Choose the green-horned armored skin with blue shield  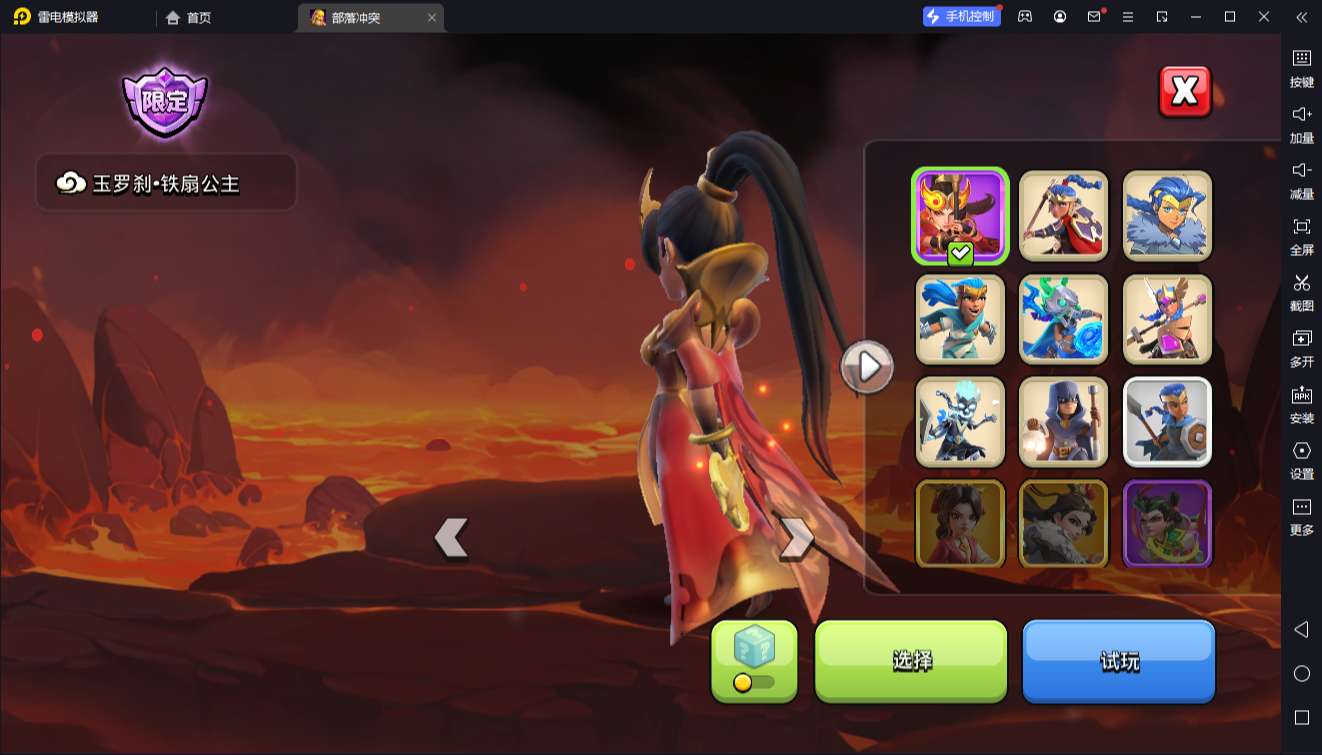click(1064, 319)
